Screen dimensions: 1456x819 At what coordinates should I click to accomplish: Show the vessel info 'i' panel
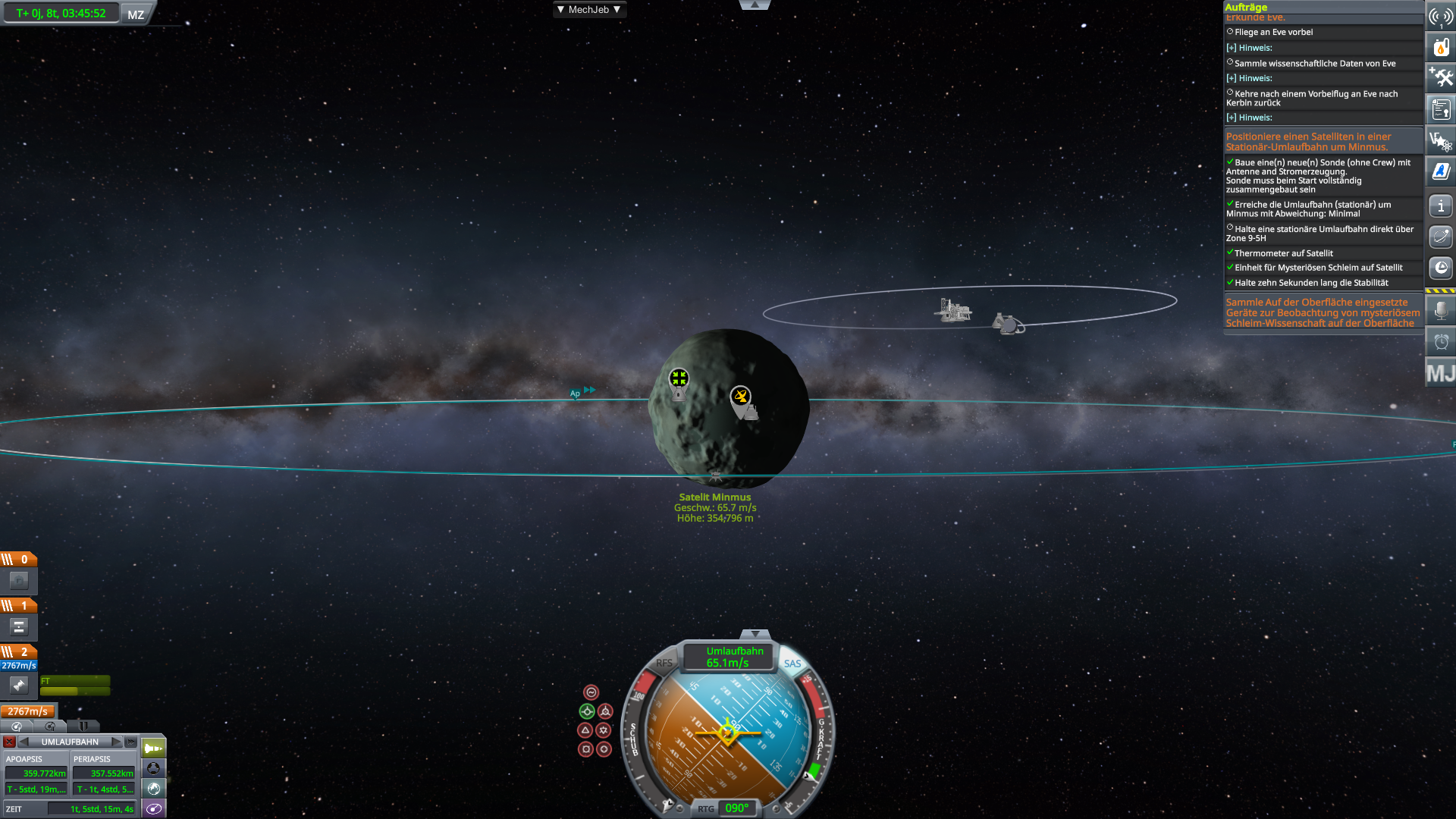[1441, 206]
